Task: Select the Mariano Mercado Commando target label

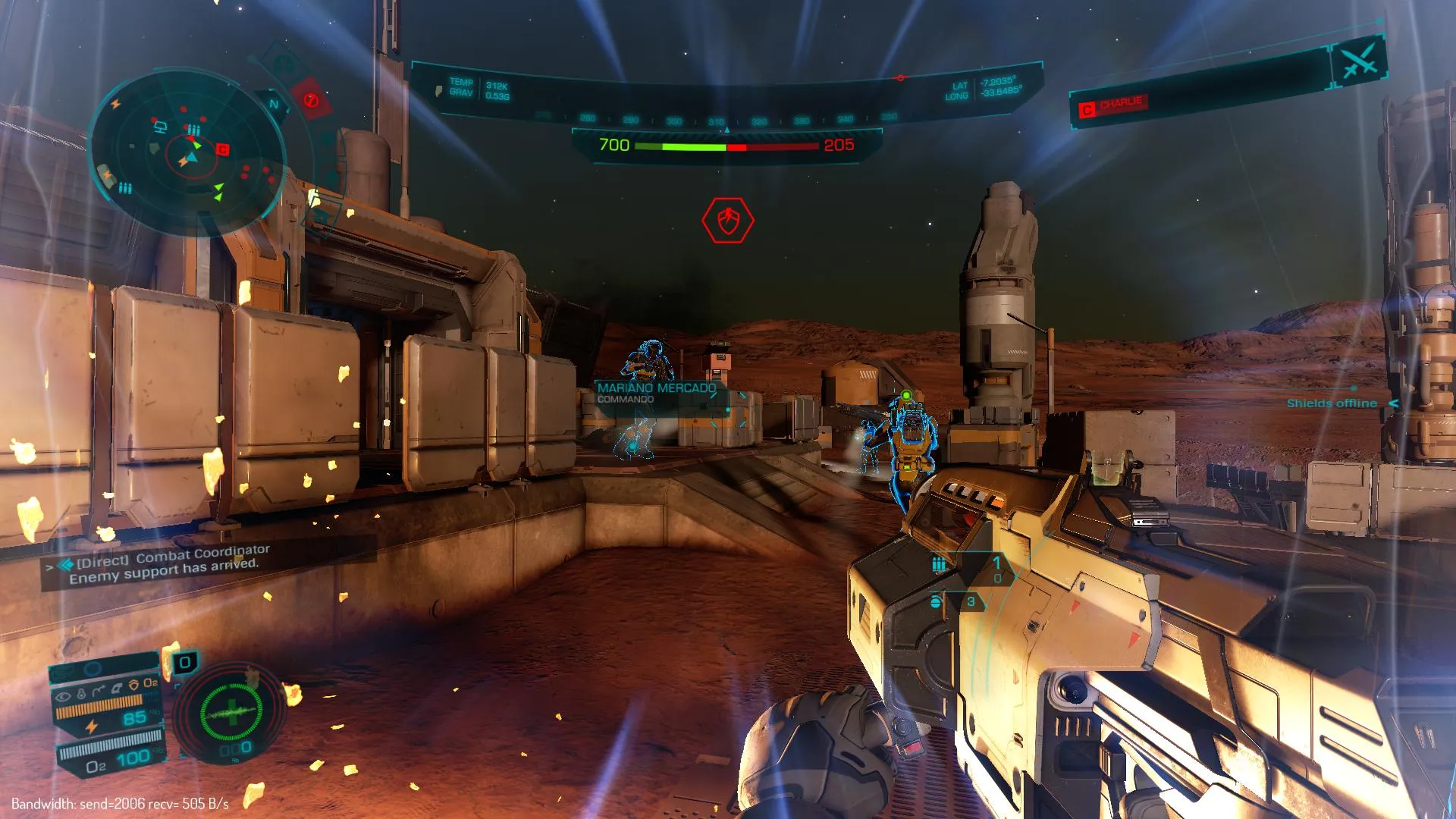Action: click(656, 393)
